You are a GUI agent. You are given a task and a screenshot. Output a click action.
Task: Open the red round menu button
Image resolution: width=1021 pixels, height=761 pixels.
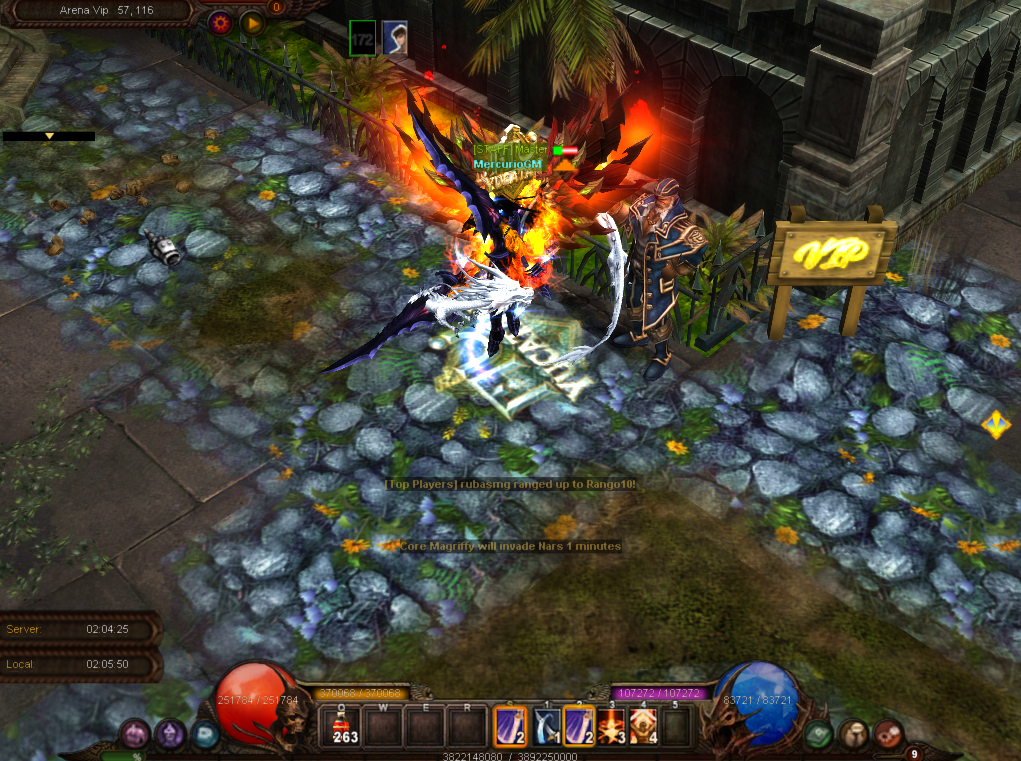click(887, 735)
